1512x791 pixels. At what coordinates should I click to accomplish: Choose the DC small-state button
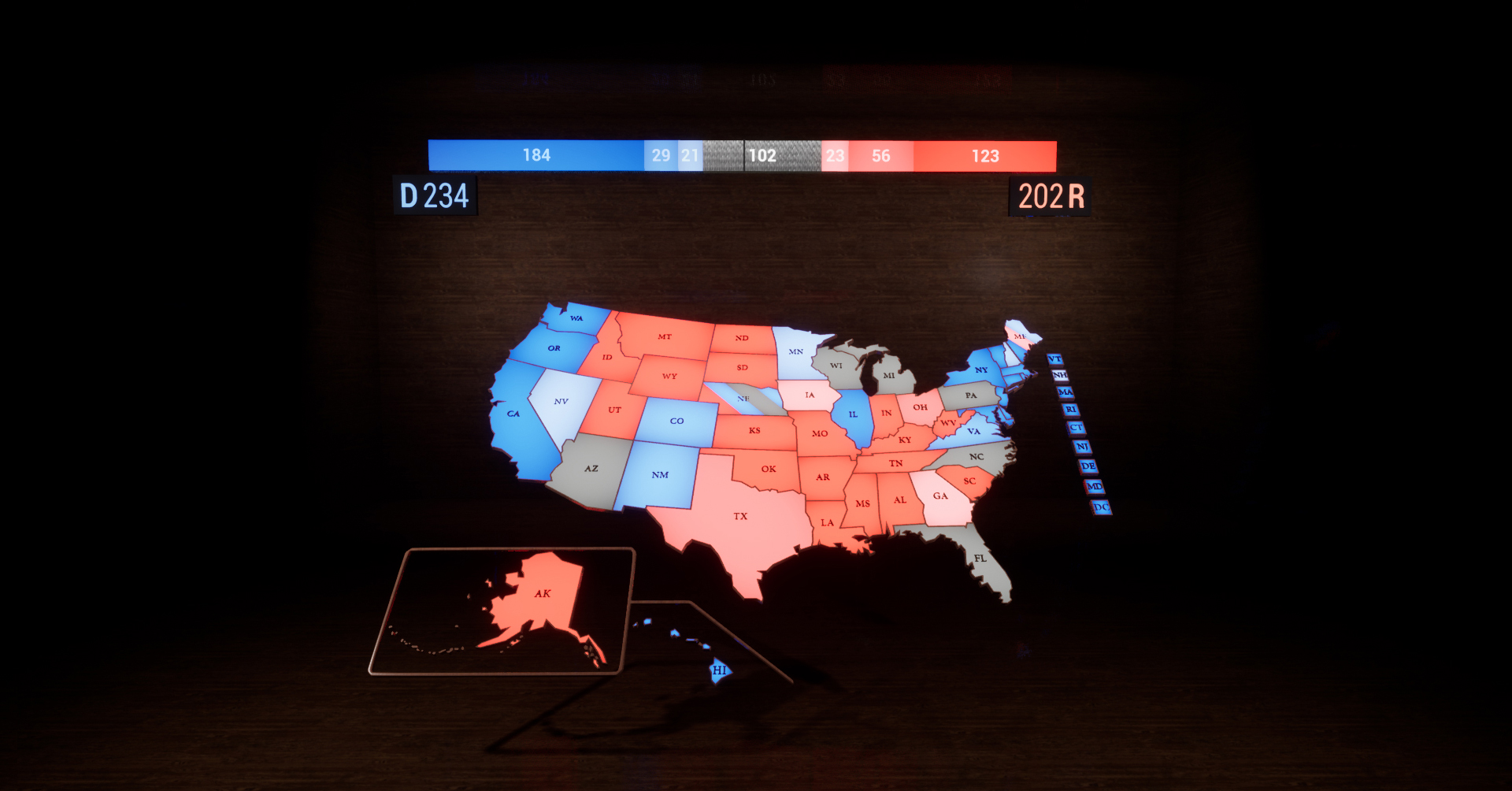click(x=1101, y=507)
